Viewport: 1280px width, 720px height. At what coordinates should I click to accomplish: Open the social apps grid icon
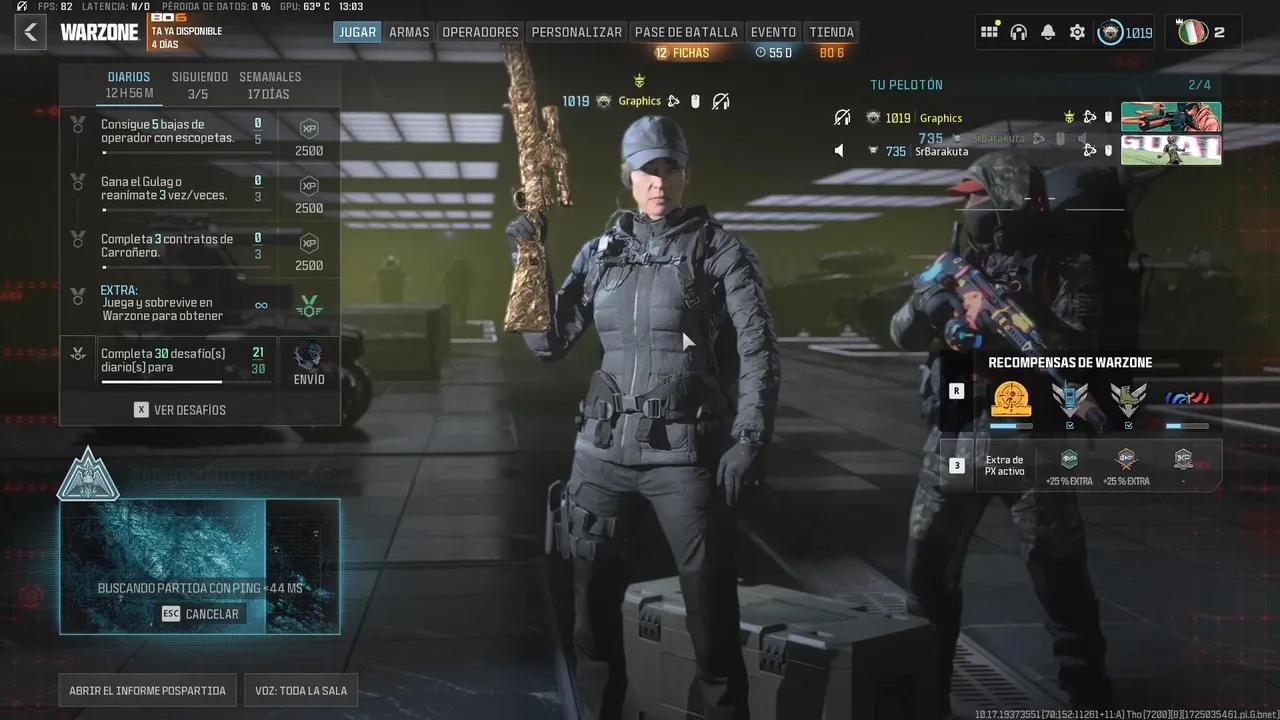coord(989,32)
